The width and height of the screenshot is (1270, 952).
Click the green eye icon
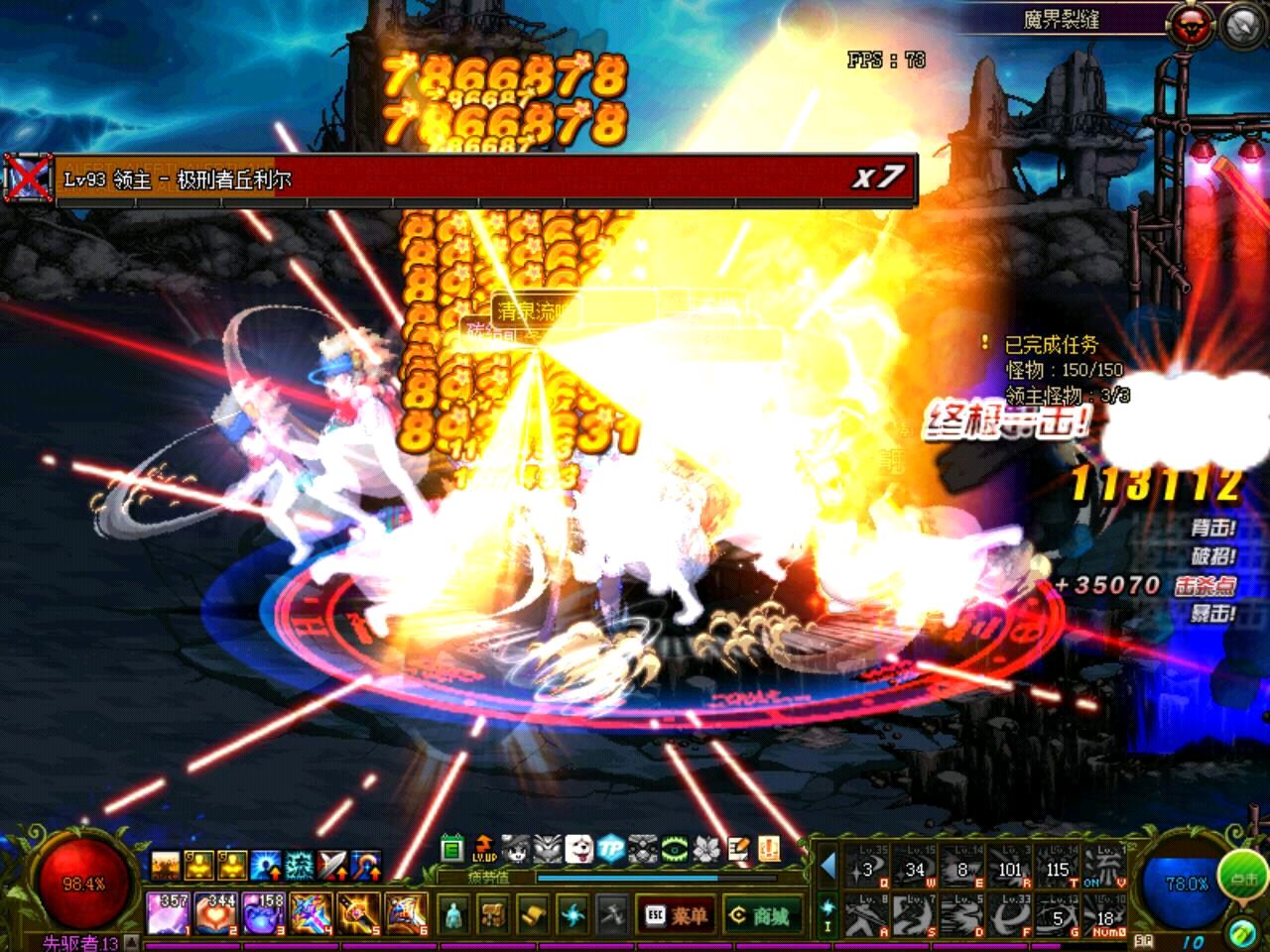click(675, 849)
